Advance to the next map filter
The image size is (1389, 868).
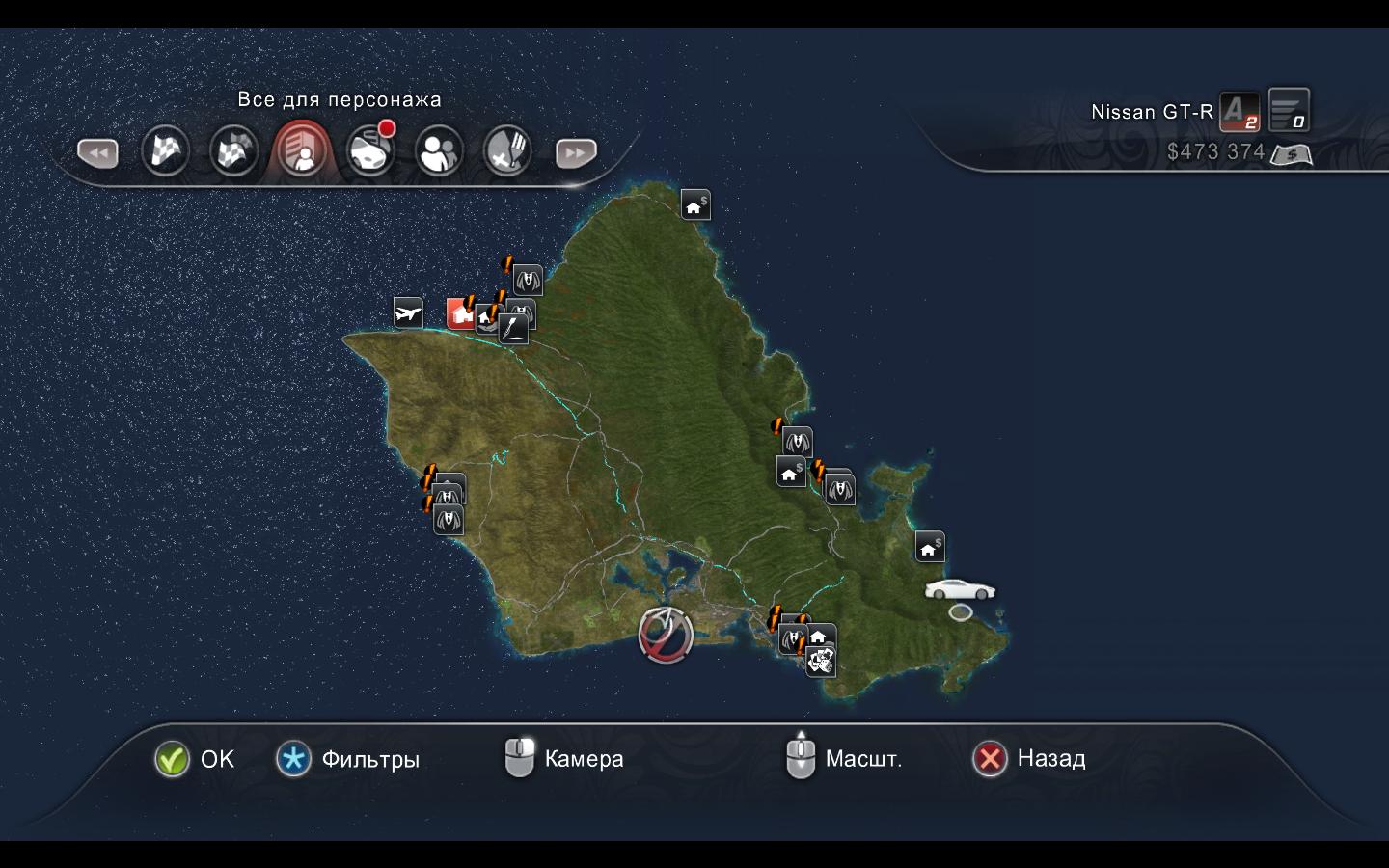click(x=576, y=152)
